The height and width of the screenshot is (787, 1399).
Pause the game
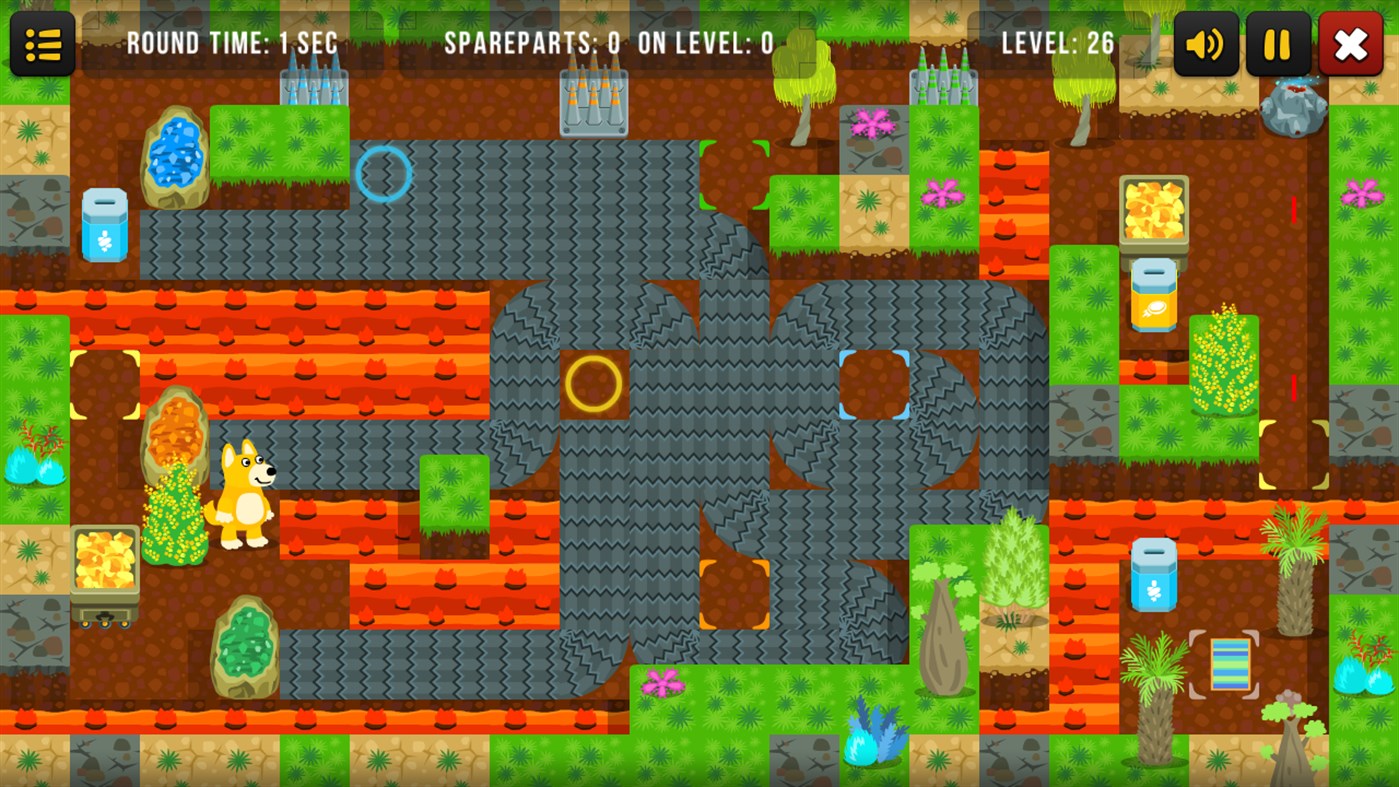tap(1277, 43)
